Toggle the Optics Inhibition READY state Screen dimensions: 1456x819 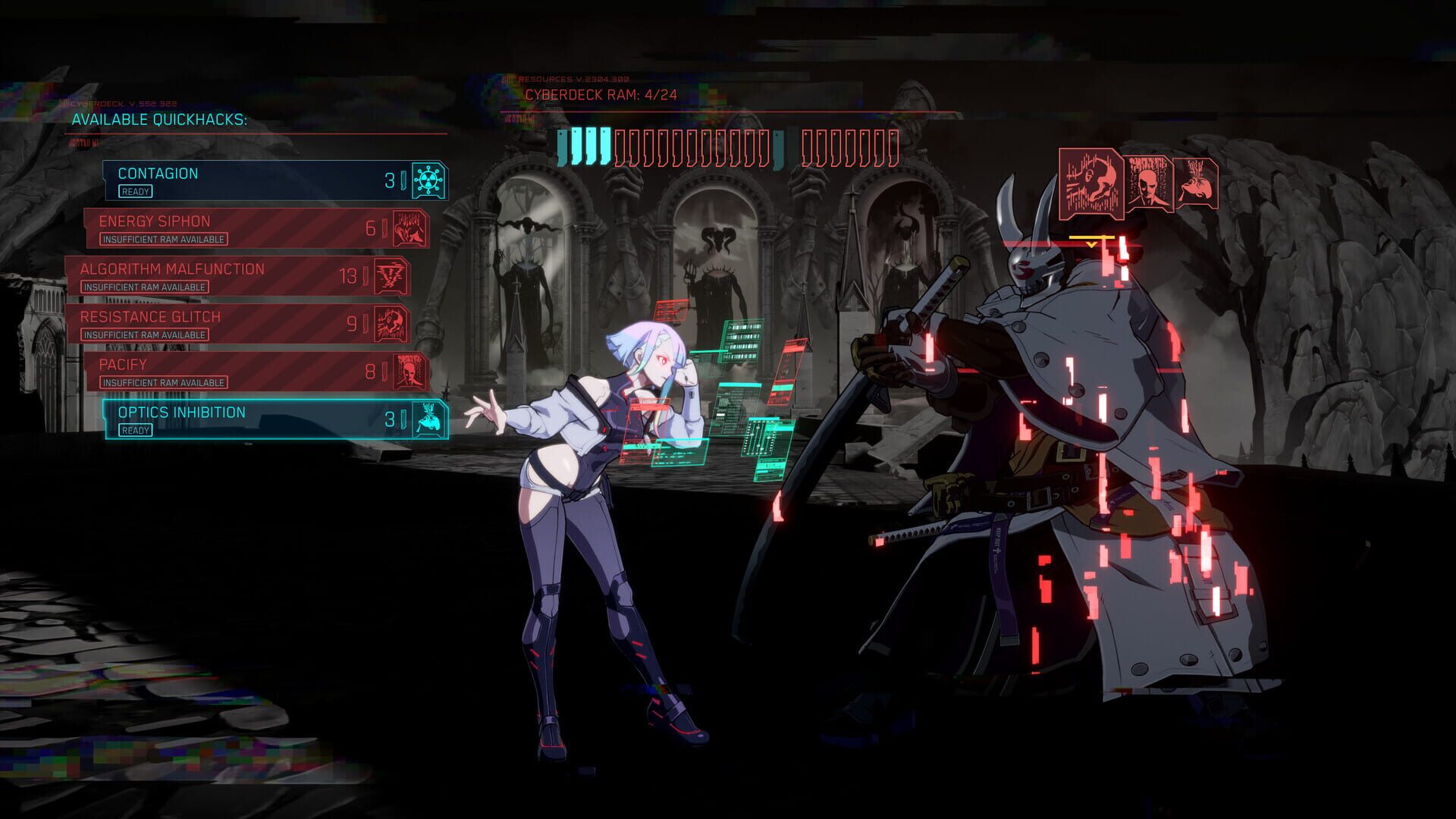tap(135, 430)
